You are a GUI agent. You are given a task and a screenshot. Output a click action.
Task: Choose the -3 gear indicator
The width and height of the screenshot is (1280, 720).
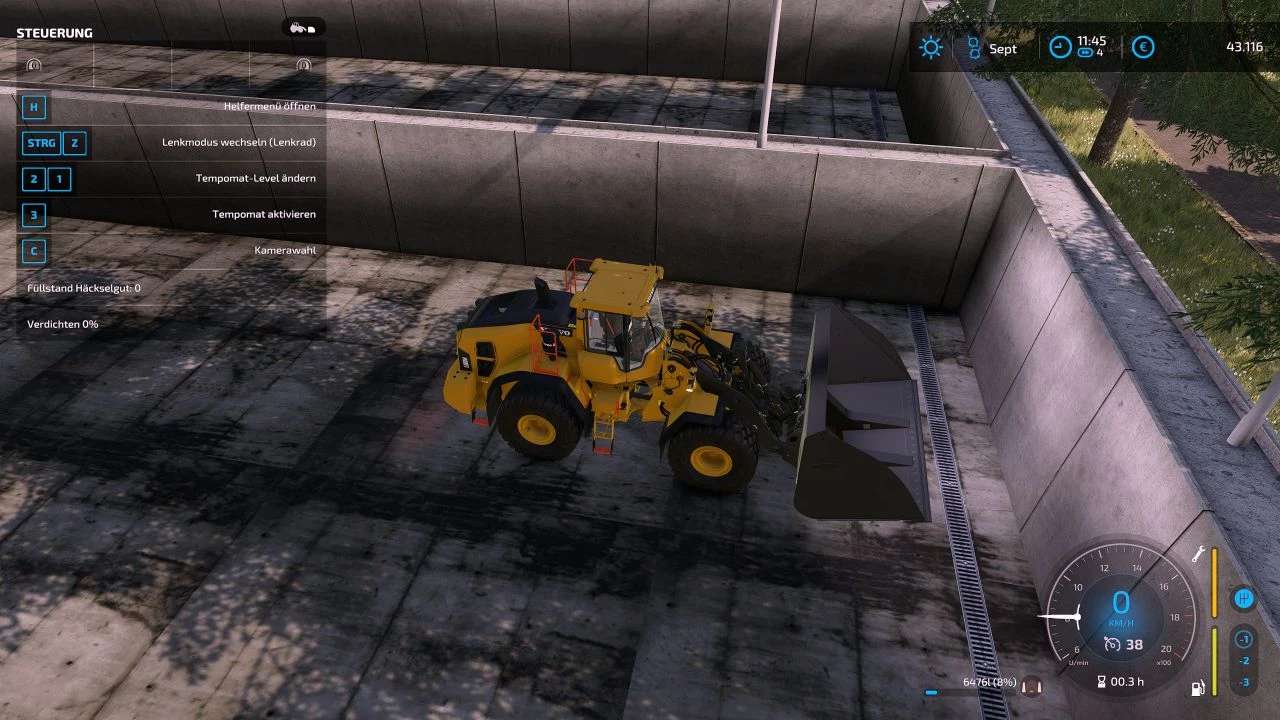click(x=1243, y=682)
